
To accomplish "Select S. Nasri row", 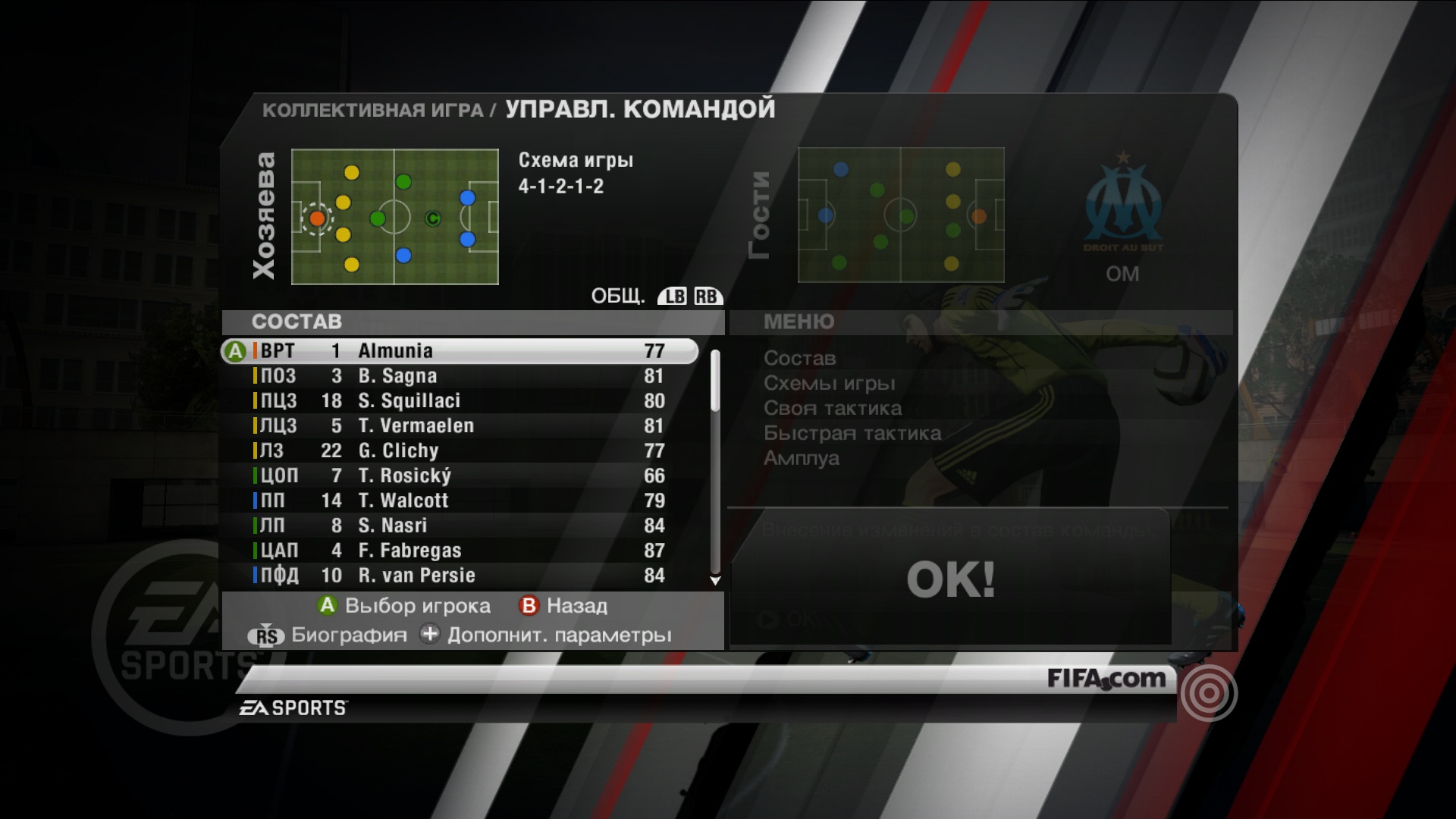I will (x=459, y=526).
